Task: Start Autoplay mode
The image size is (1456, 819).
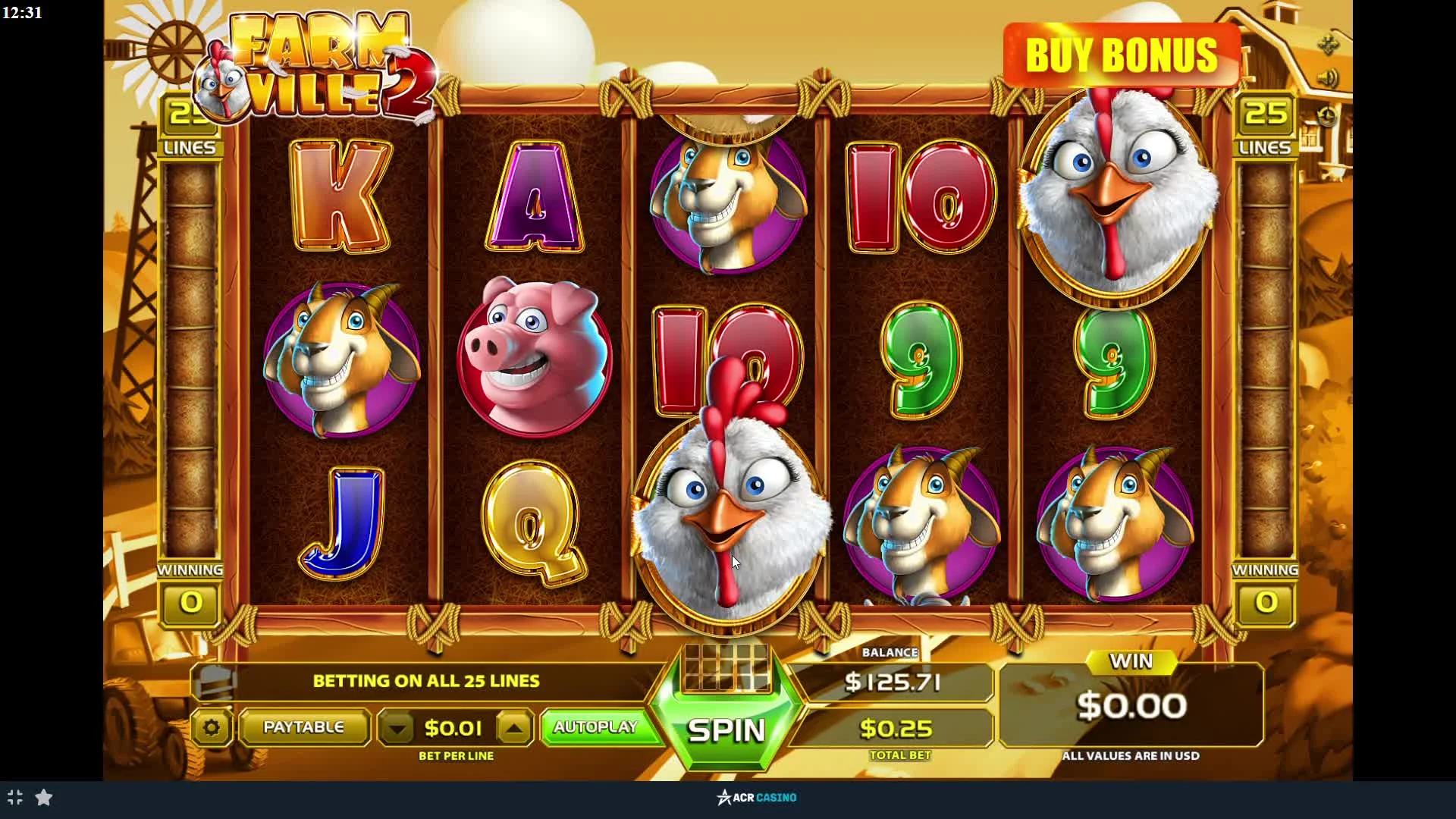Action: (595, 727)
